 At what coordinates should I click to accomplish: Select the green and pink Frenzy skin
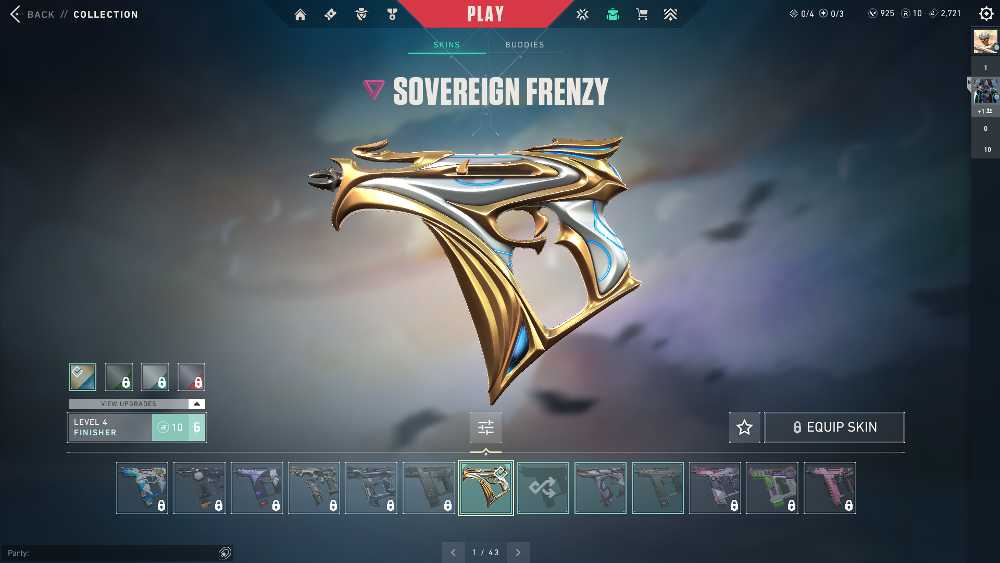tap(772, 488)
